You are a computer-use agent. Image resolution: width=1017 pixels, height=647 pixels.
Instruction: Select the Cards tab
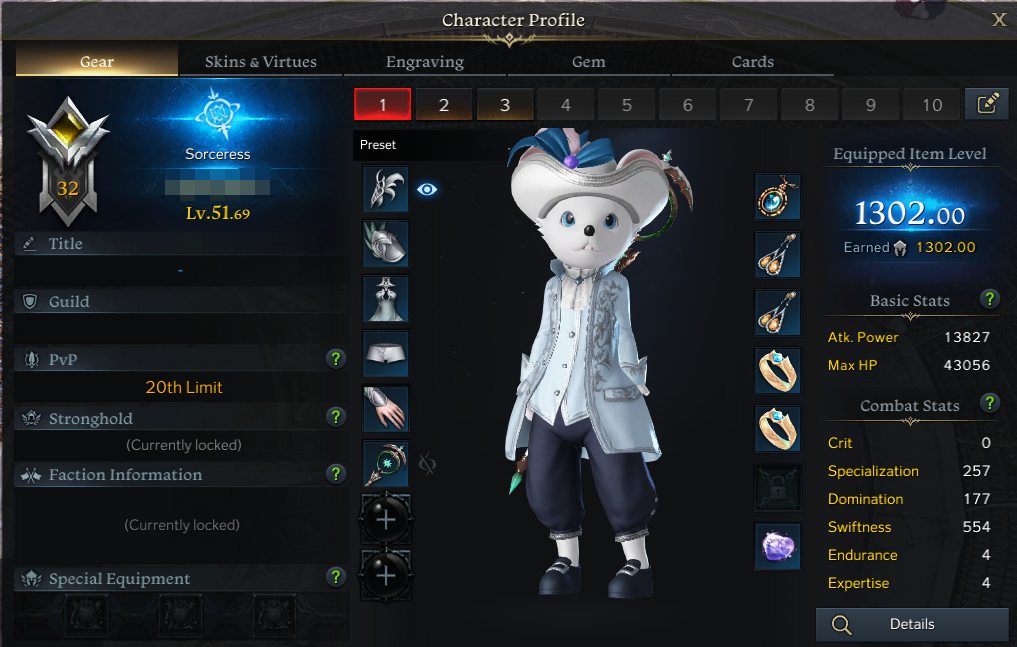pos(752,62)
